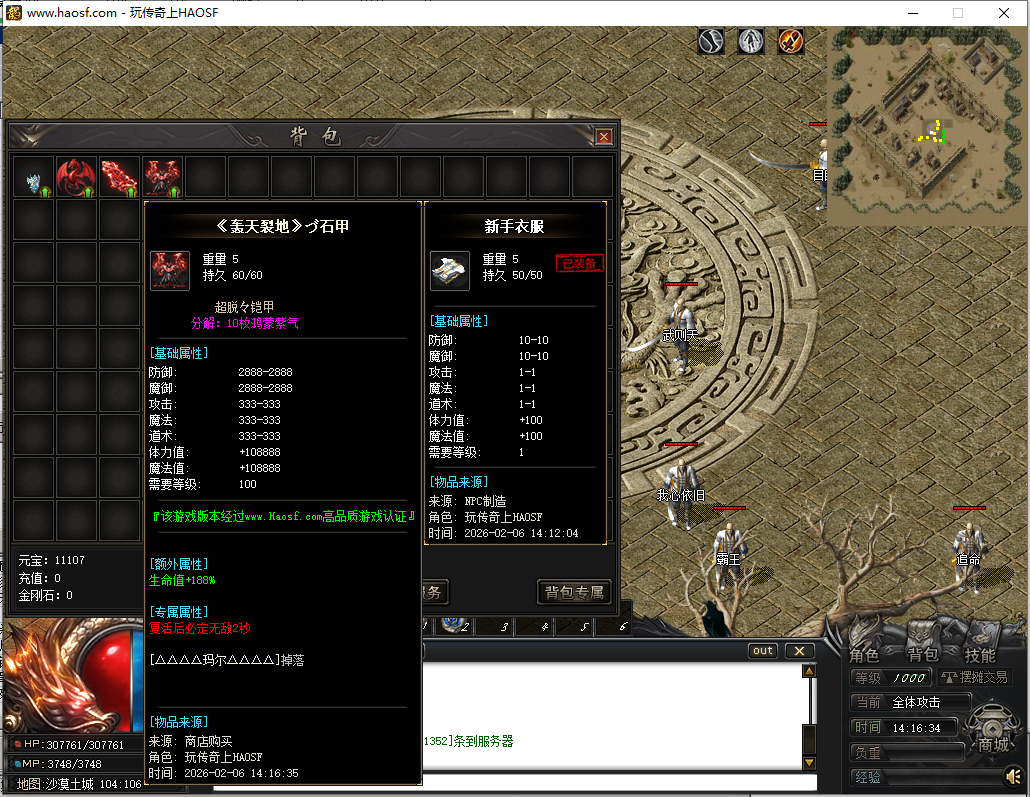Close the chat panel with X
1030x797 pixels.
[x=799, y=651]
